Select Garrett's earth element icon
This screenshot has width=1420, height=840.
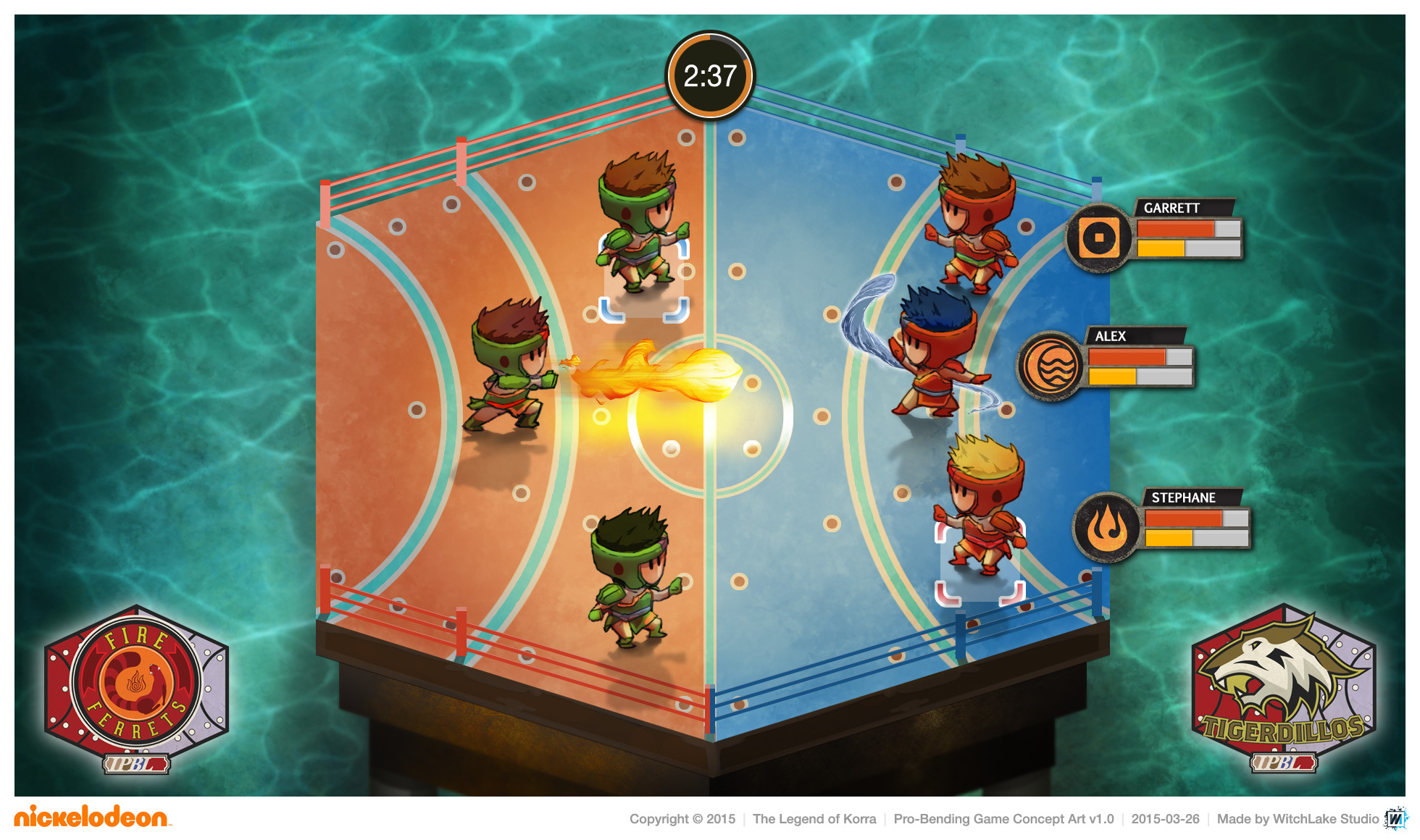[x=1098, y=238]
